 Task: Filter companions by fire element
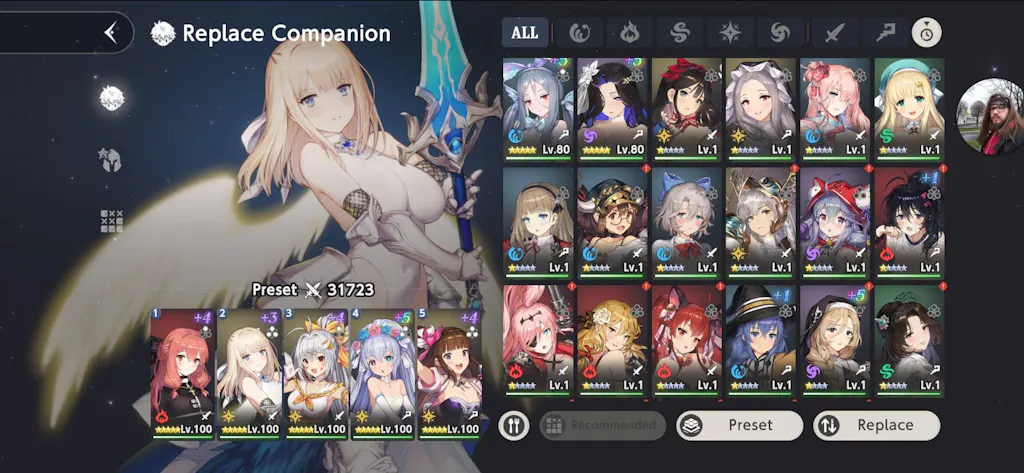pyautogui.click(x=630, y=32)
